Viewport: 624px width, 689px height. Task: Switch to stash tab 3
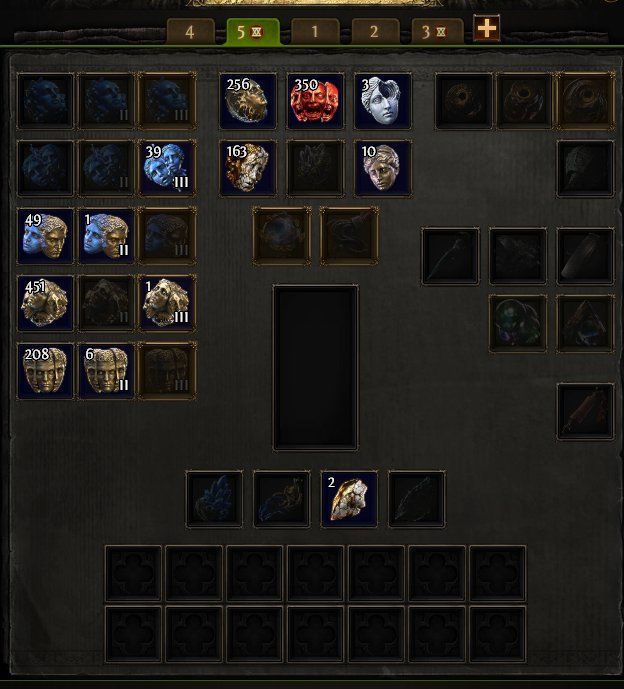(433, 32)
